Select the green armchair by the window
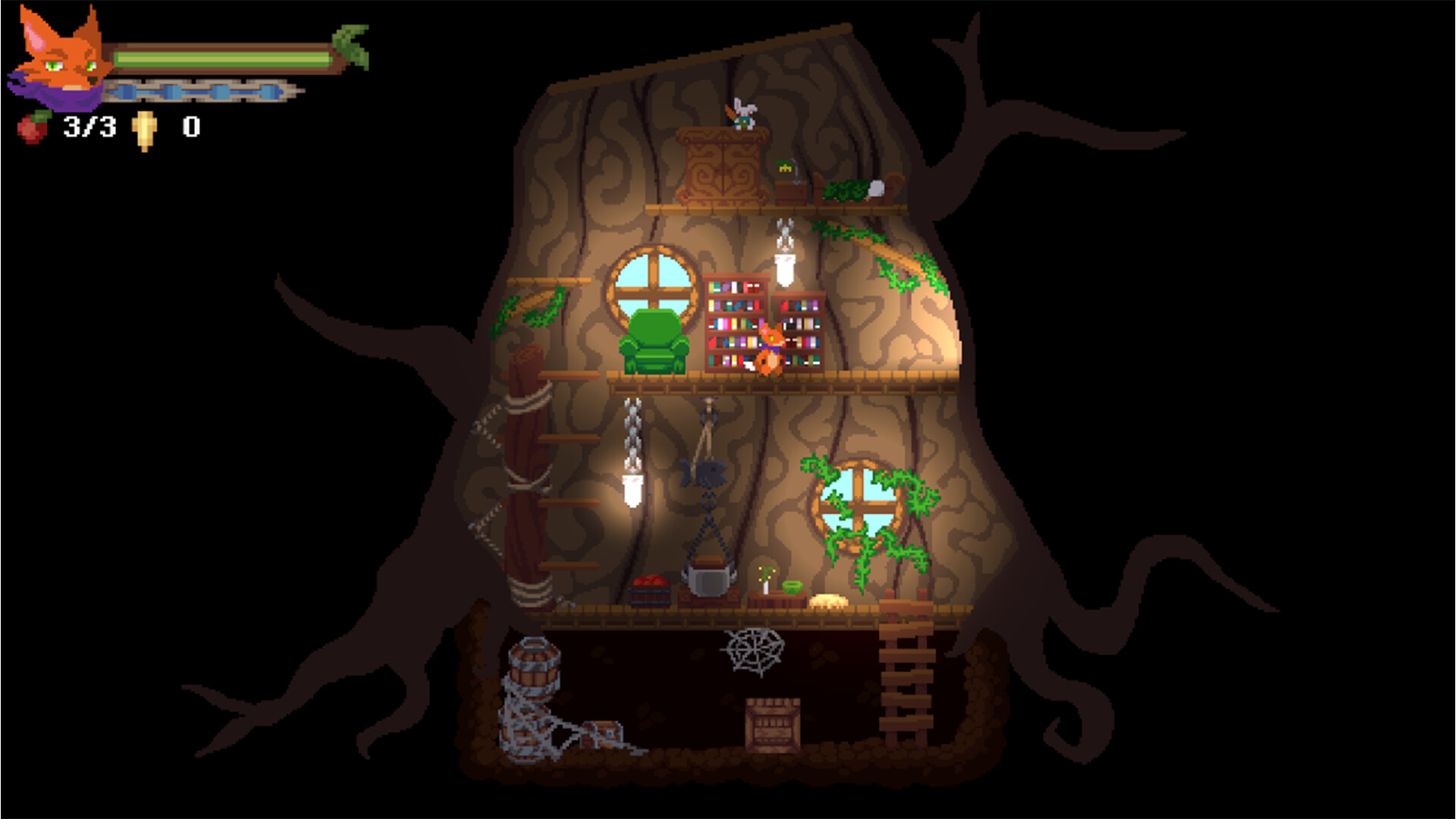The height and width of the screenshot is (819, 1456). coord(656,341)
